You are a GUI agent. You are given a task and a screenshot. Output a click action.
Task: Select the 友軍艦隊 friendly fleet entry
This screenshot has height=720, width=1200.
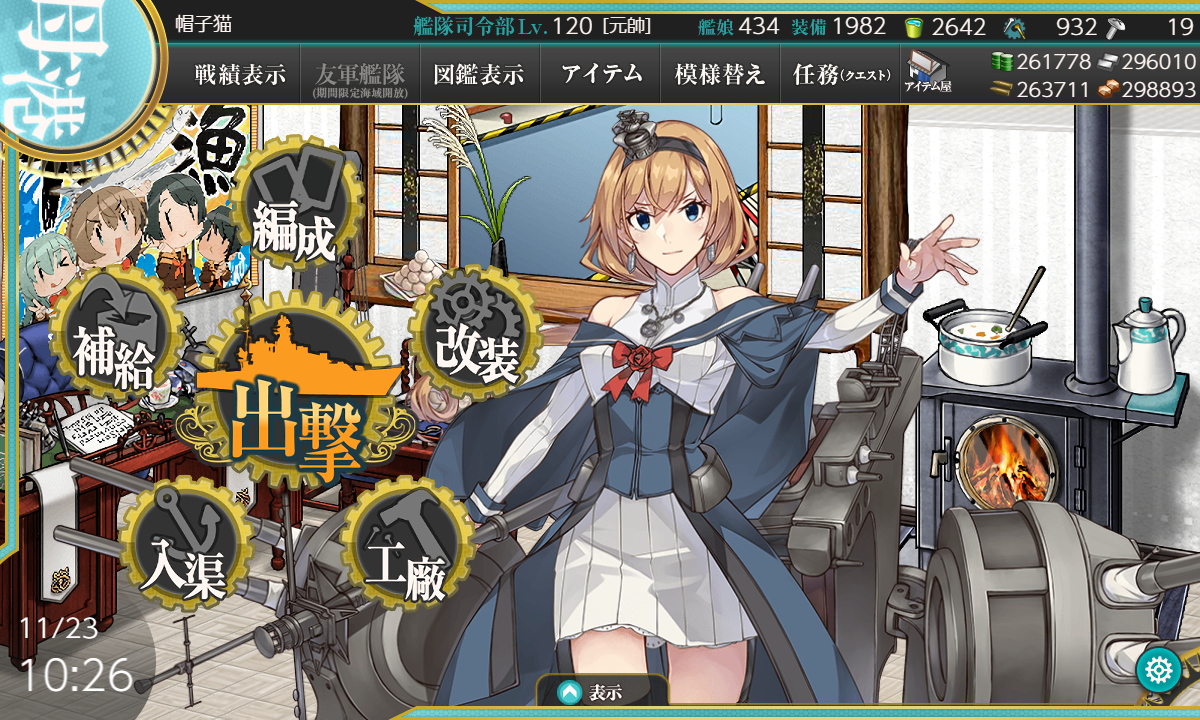coord(359,76)
